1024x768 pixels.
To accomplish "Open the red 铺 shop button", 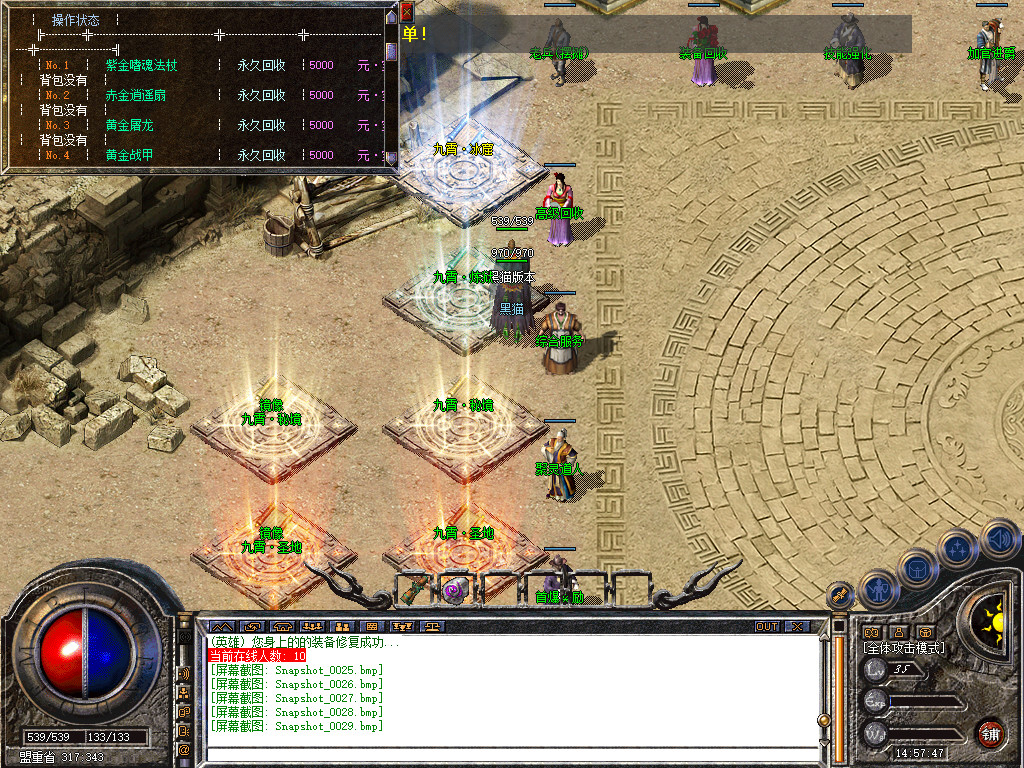I will 990,733.
